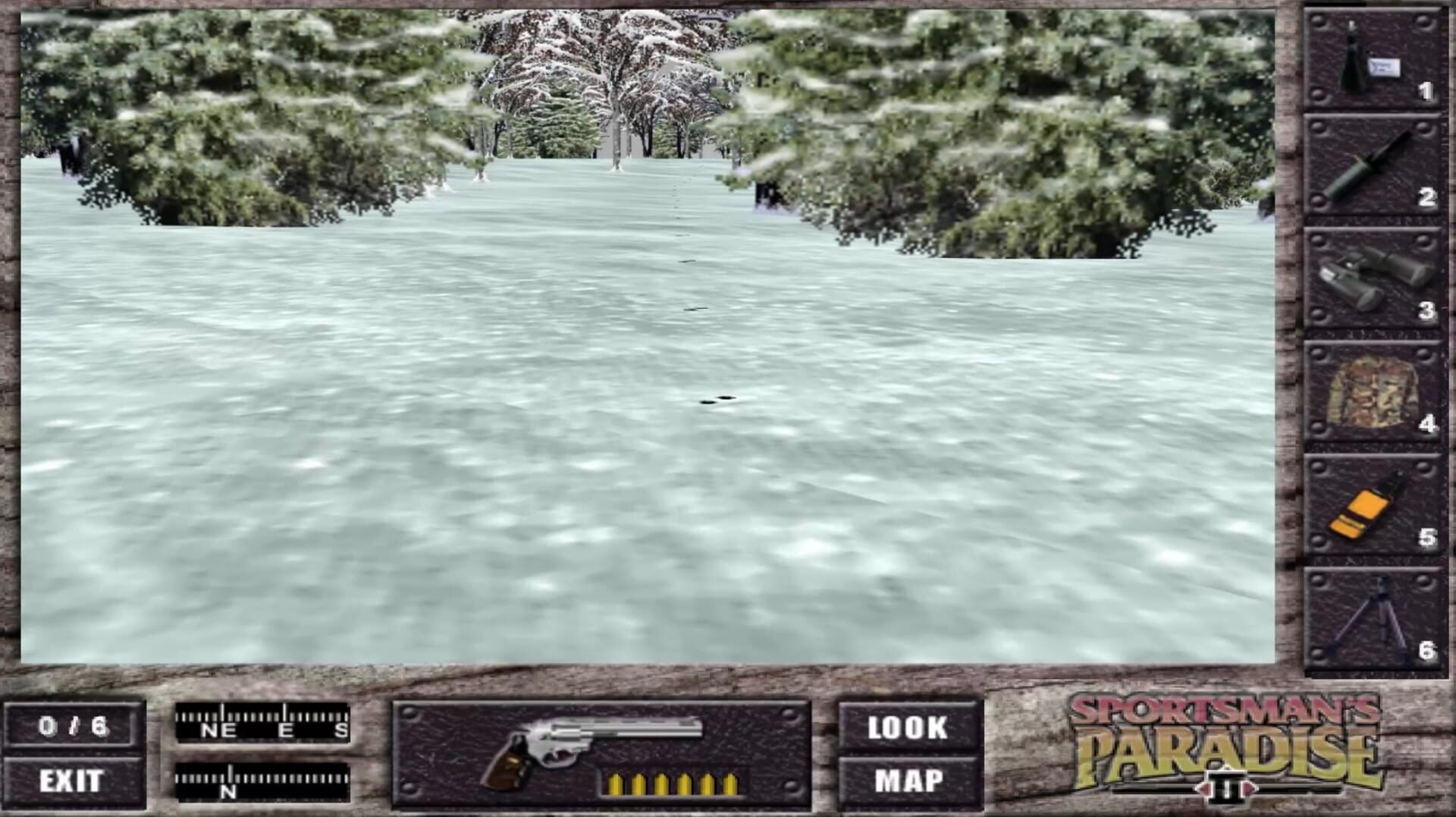Click the 0/6 harvest counter
The width and height of the screenshot is (1456, 817).
[74, 727]
